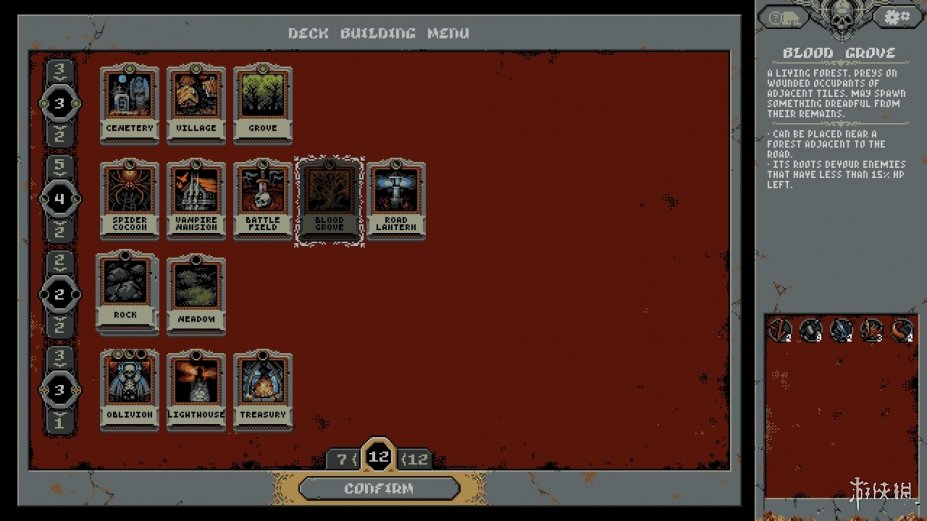Pick the Road Lantern card
Screen dimensions: 927x521
coord(396,200)
